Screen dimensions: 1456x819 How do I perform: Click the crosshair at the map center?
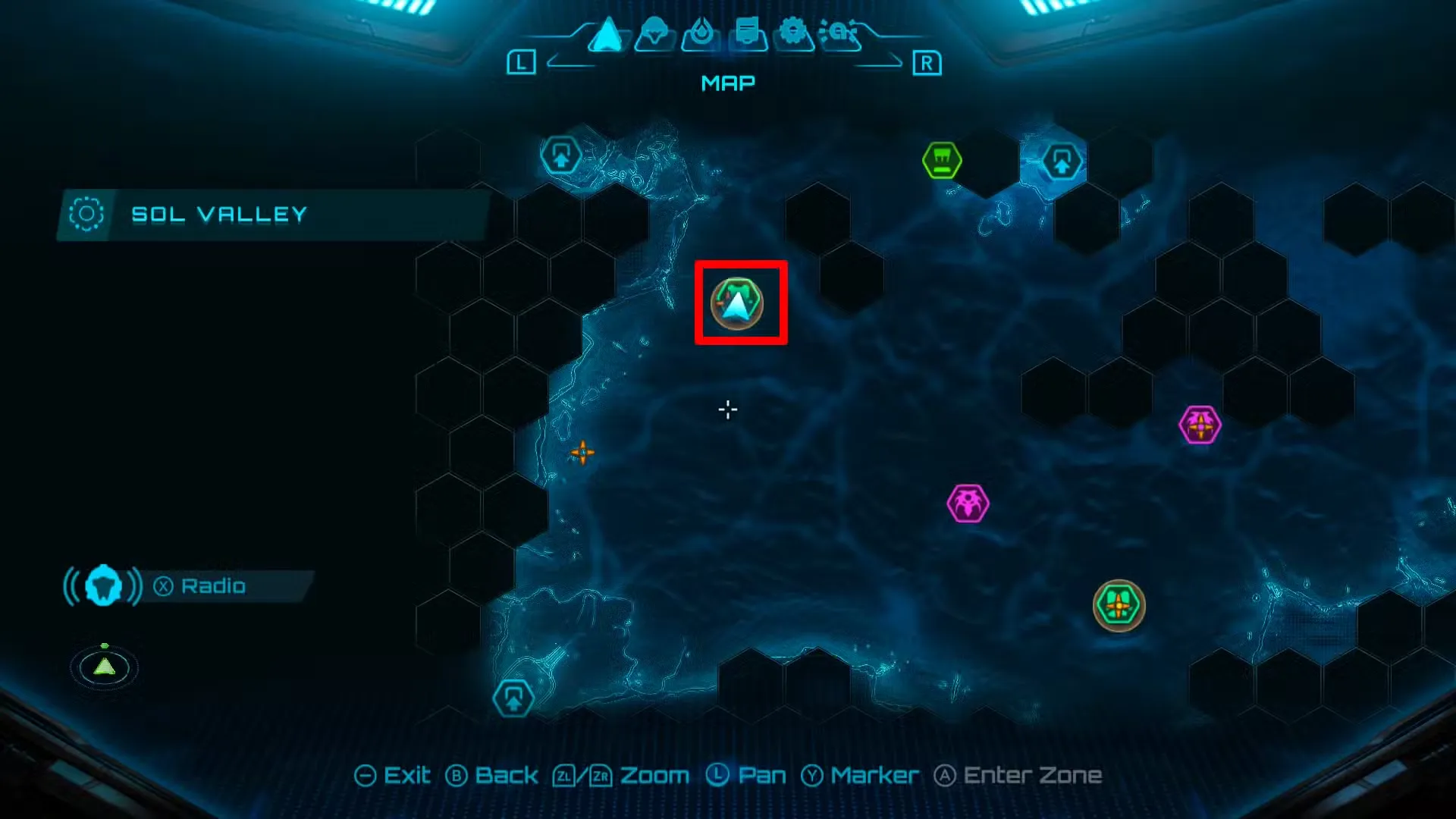click(726, 409)
